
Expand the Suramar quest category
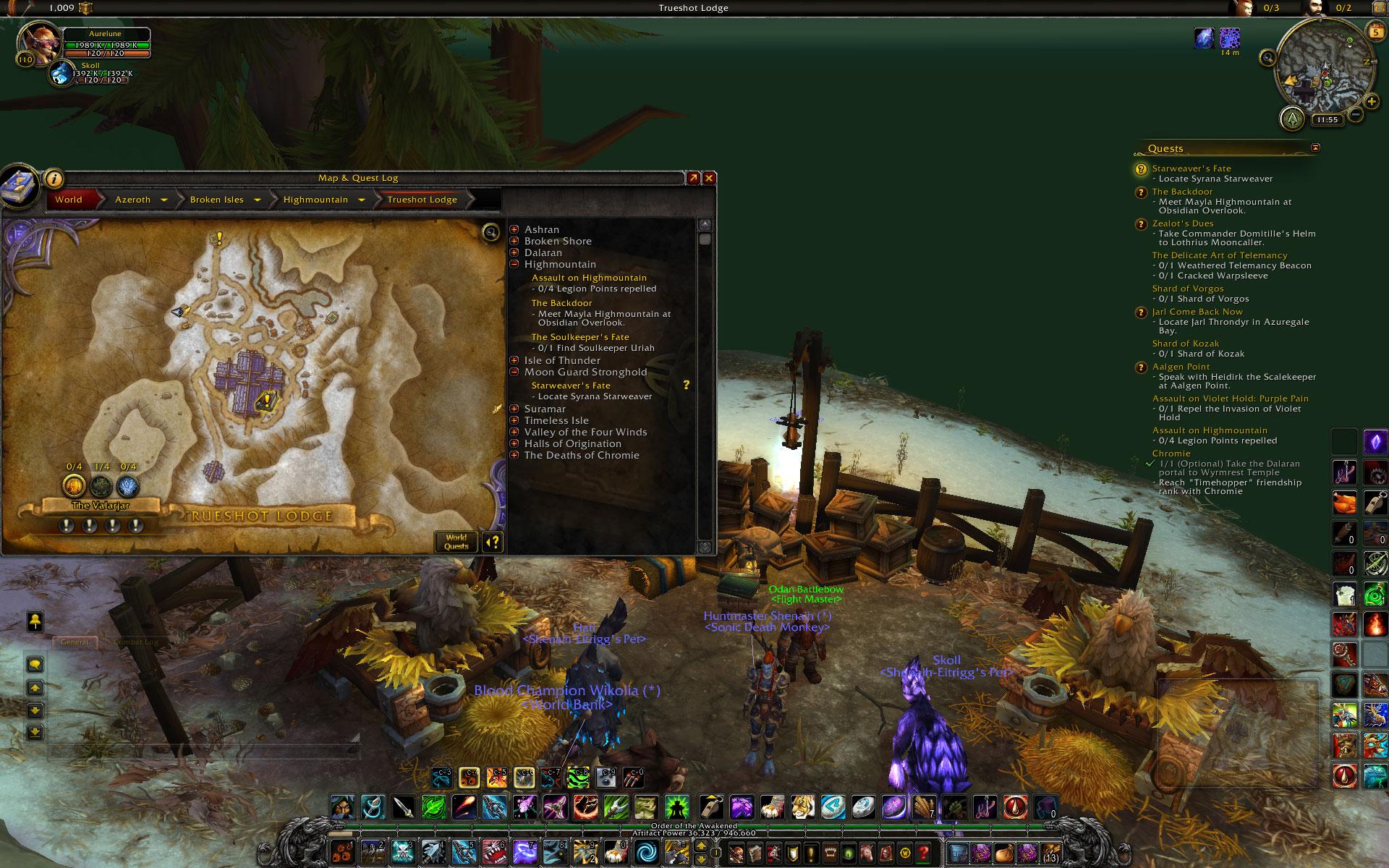pos(514,409)
